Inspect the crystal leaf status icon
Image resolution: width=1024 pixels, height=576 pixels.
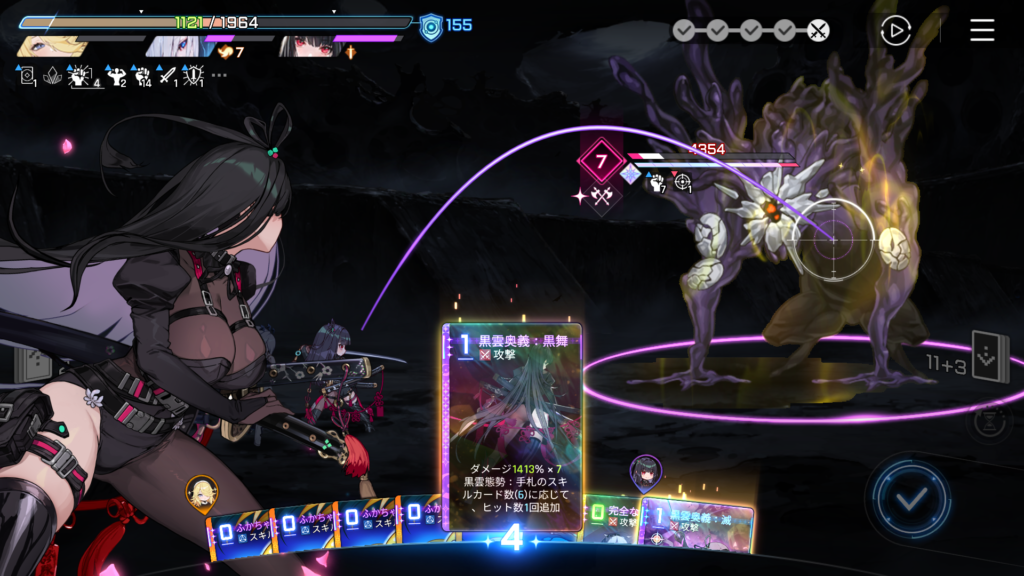coord(52,75)
